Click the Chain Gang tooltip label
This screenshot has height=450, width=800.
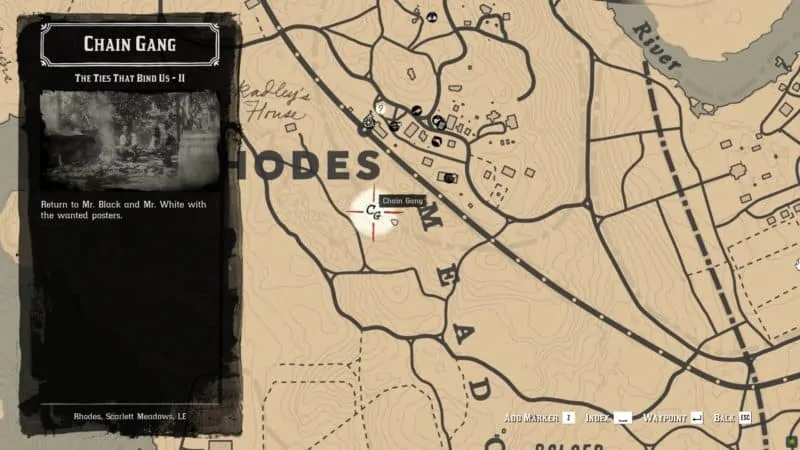click(403, 201)
